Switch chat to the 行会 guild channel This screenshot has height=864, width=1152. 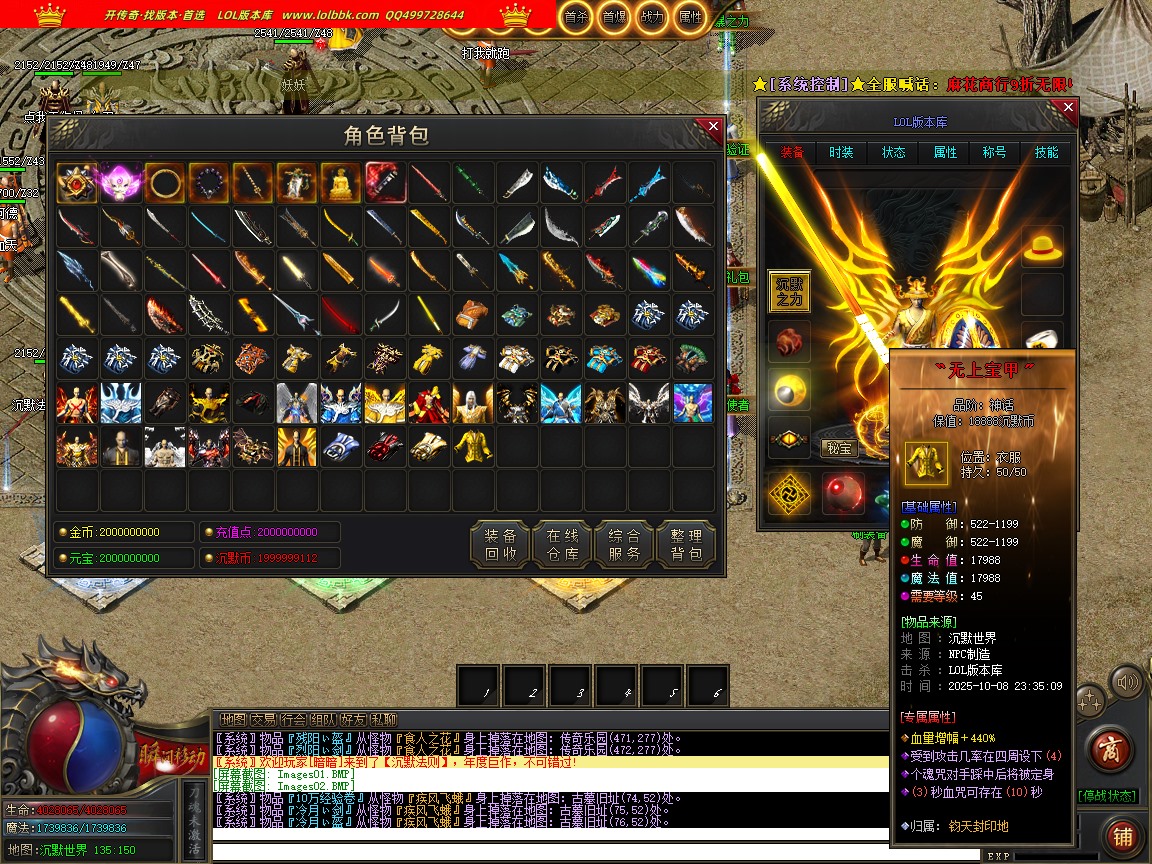tap(293, 719)
